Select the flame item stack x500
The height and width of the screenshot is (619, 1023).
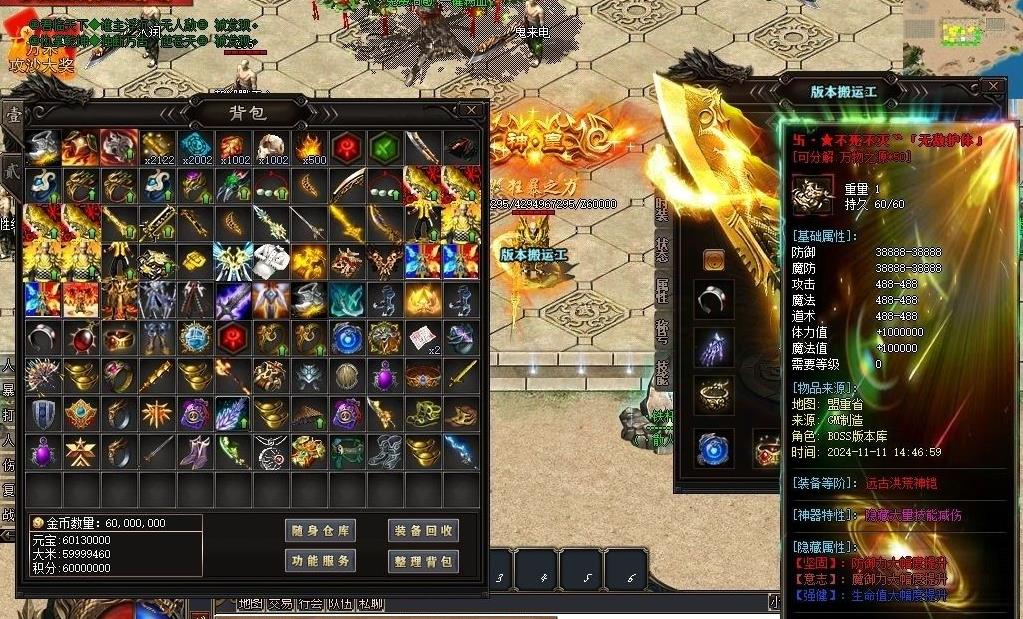(309, 147)
